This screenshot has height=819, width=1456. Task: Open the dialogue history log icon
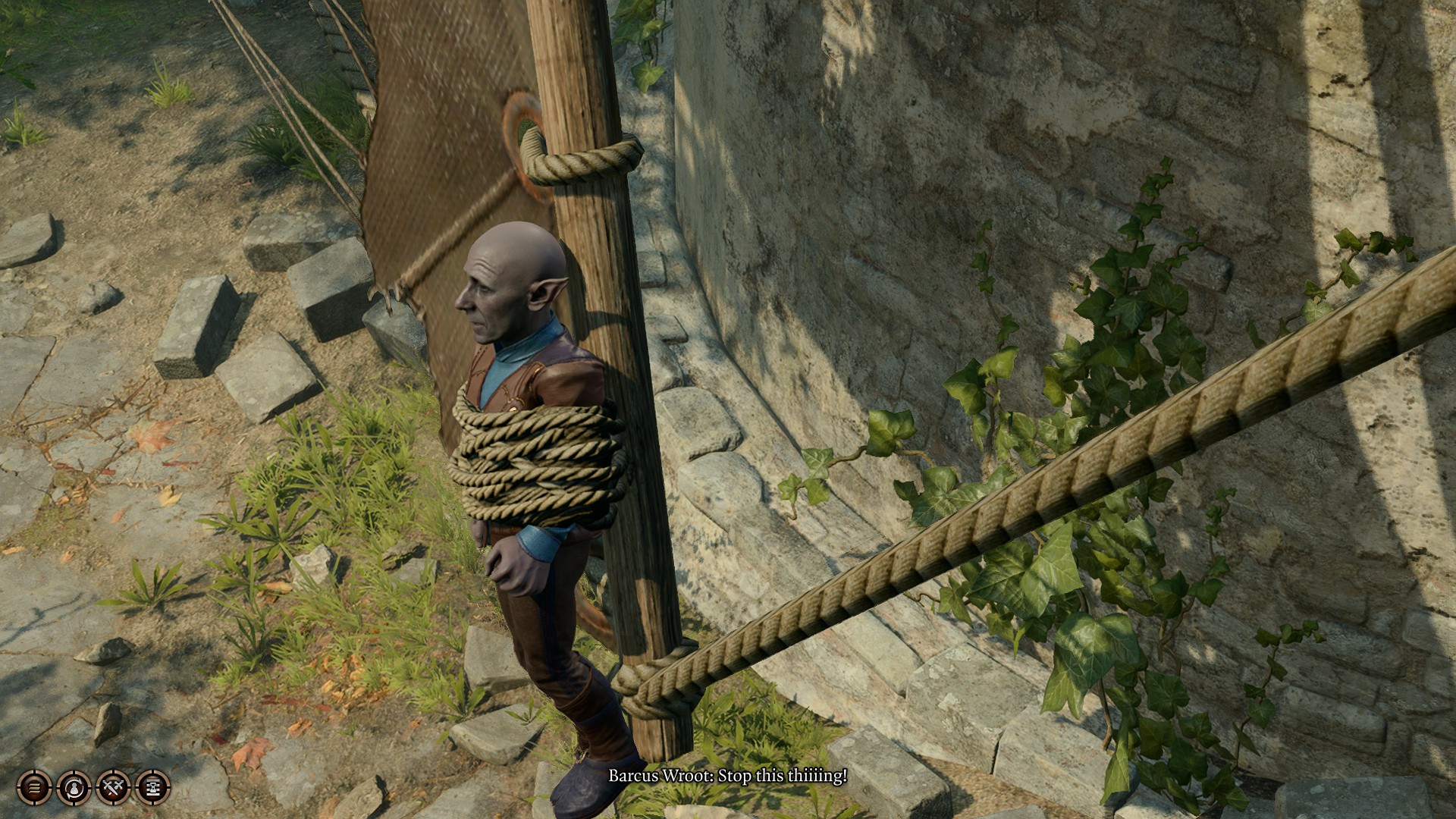point(33,789)
